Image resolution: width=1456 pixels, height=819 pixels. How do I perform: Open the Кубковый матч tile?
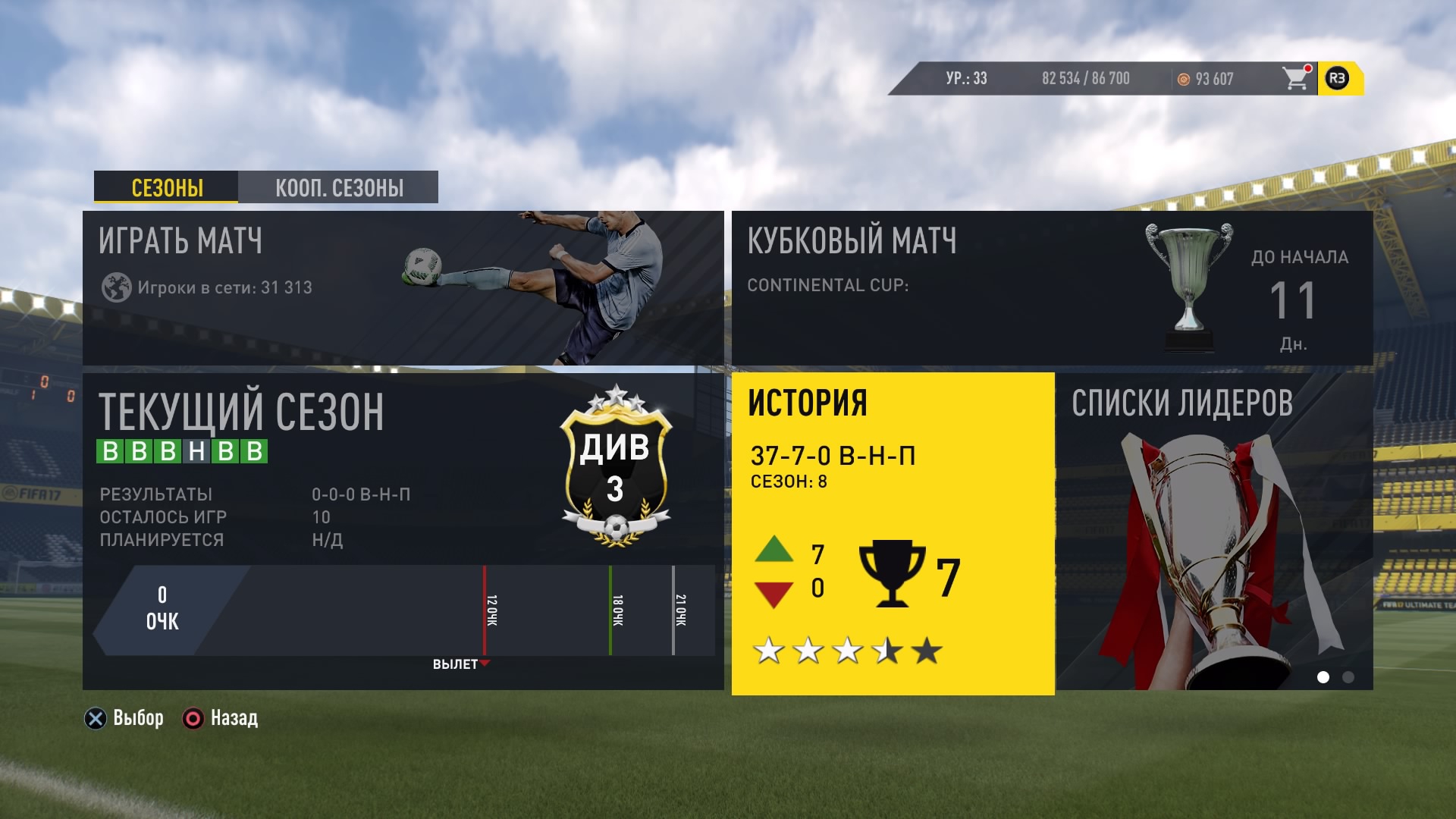point(1052,288)
